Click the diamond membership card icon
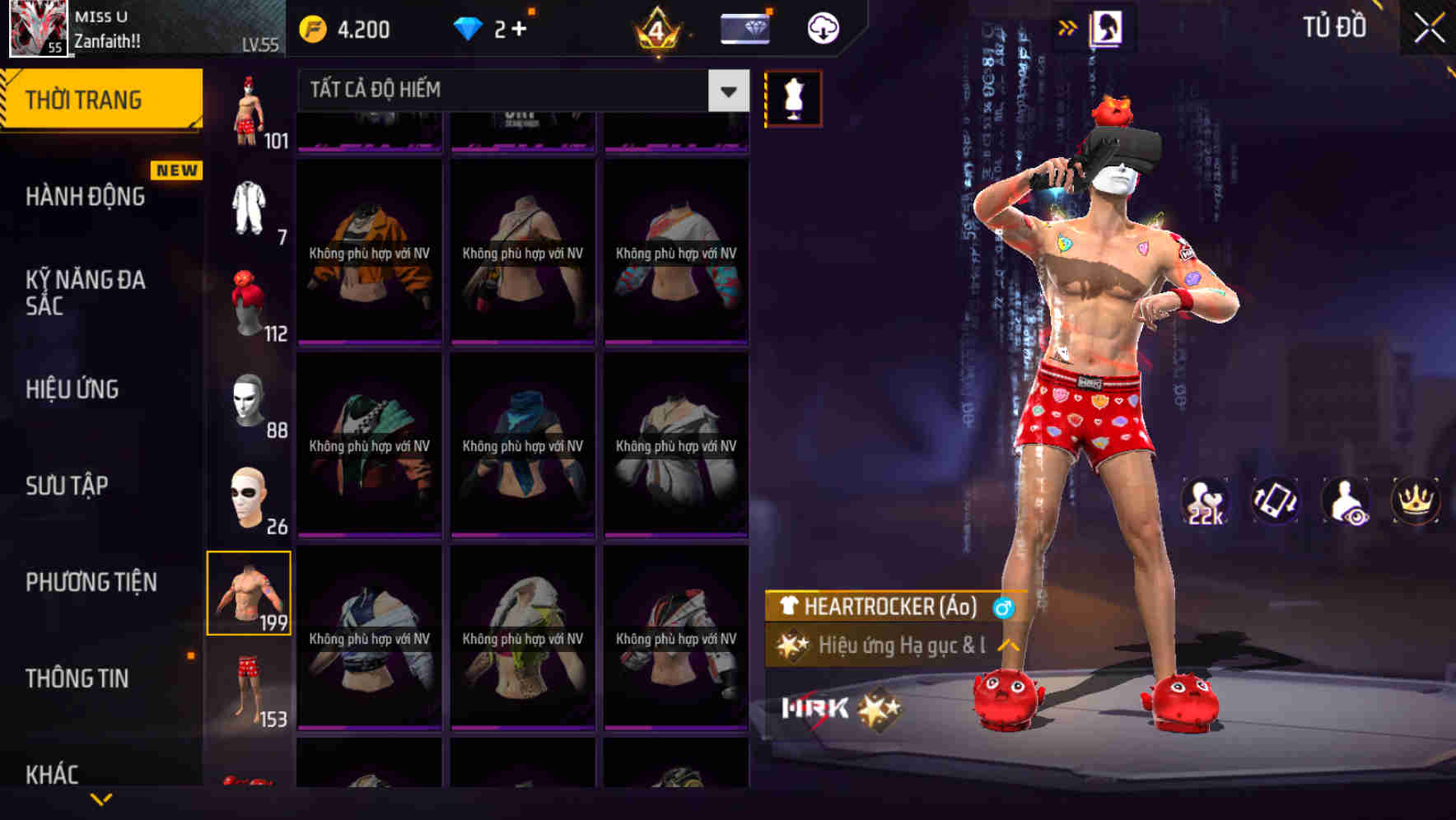 pos(744,27)
